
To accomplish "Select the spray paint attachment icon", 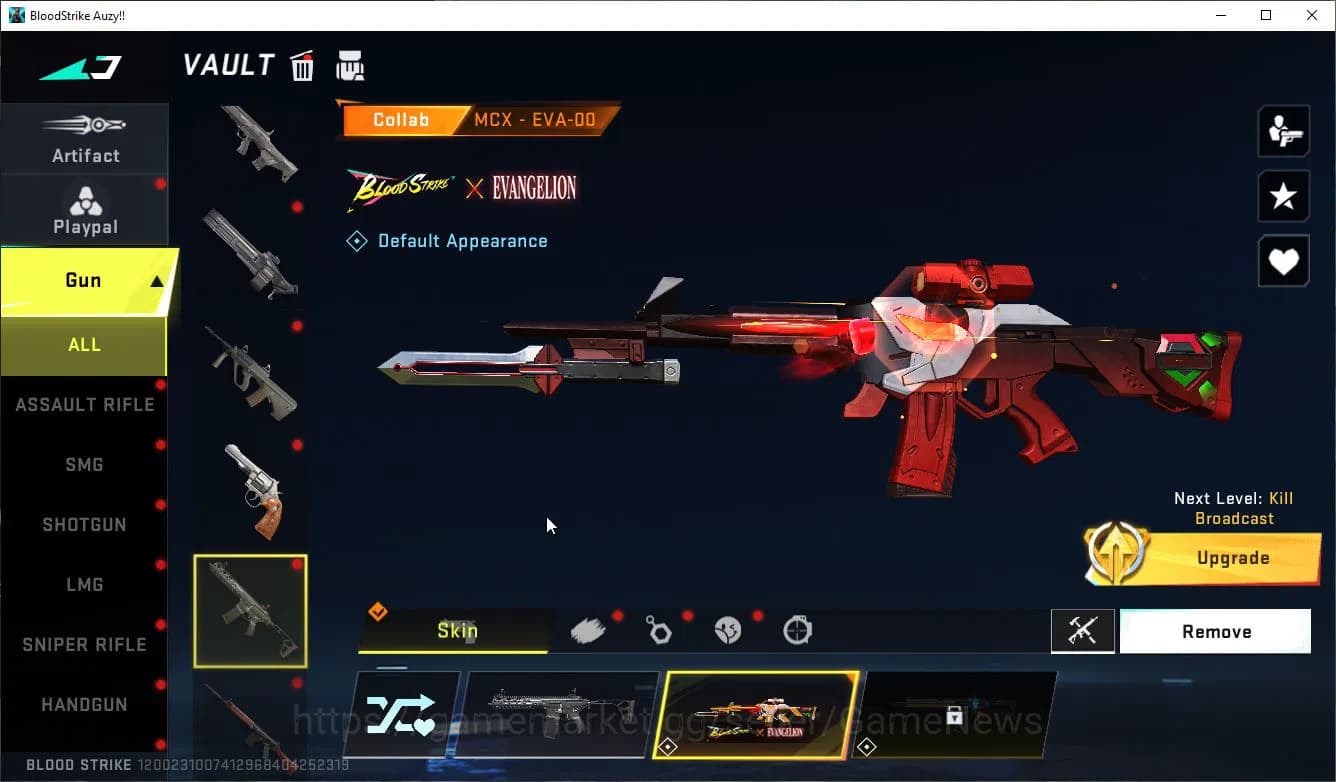I will coord(589,629).
